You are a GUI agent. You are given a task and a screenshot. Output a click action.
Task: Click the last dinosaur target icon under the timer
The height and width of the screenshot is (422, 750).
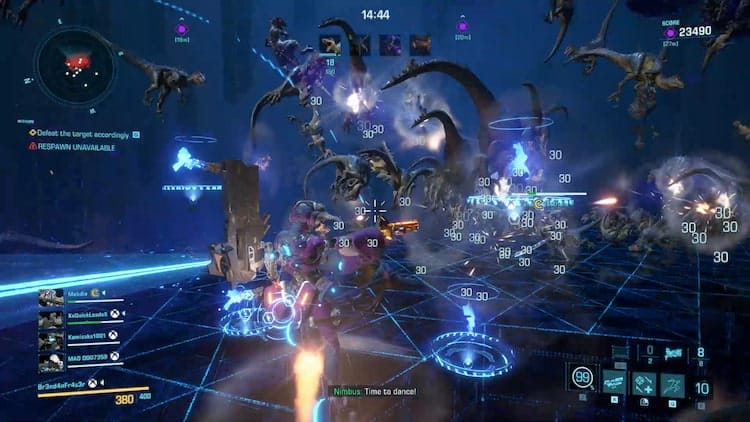click(420, 44)
